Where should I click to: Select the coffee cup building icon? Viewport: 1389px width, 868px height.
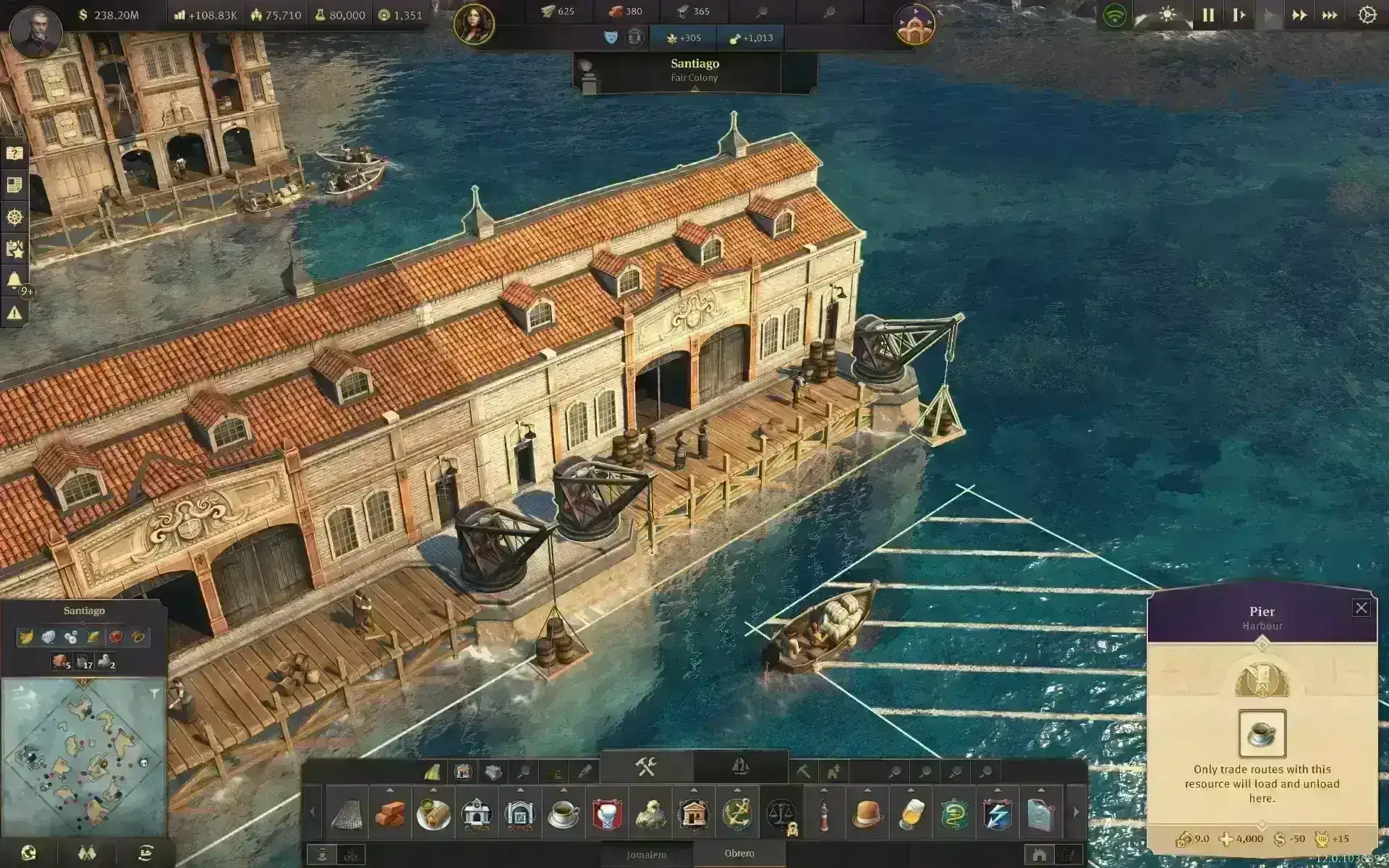point(562,814)
